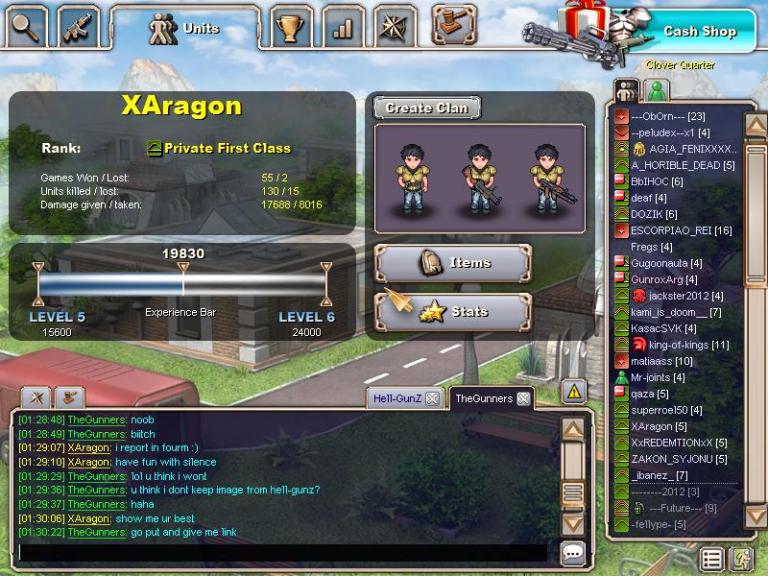768x576 pixels.
Task: Send chat with the speech bubble button
Action: tap(573, 552)
